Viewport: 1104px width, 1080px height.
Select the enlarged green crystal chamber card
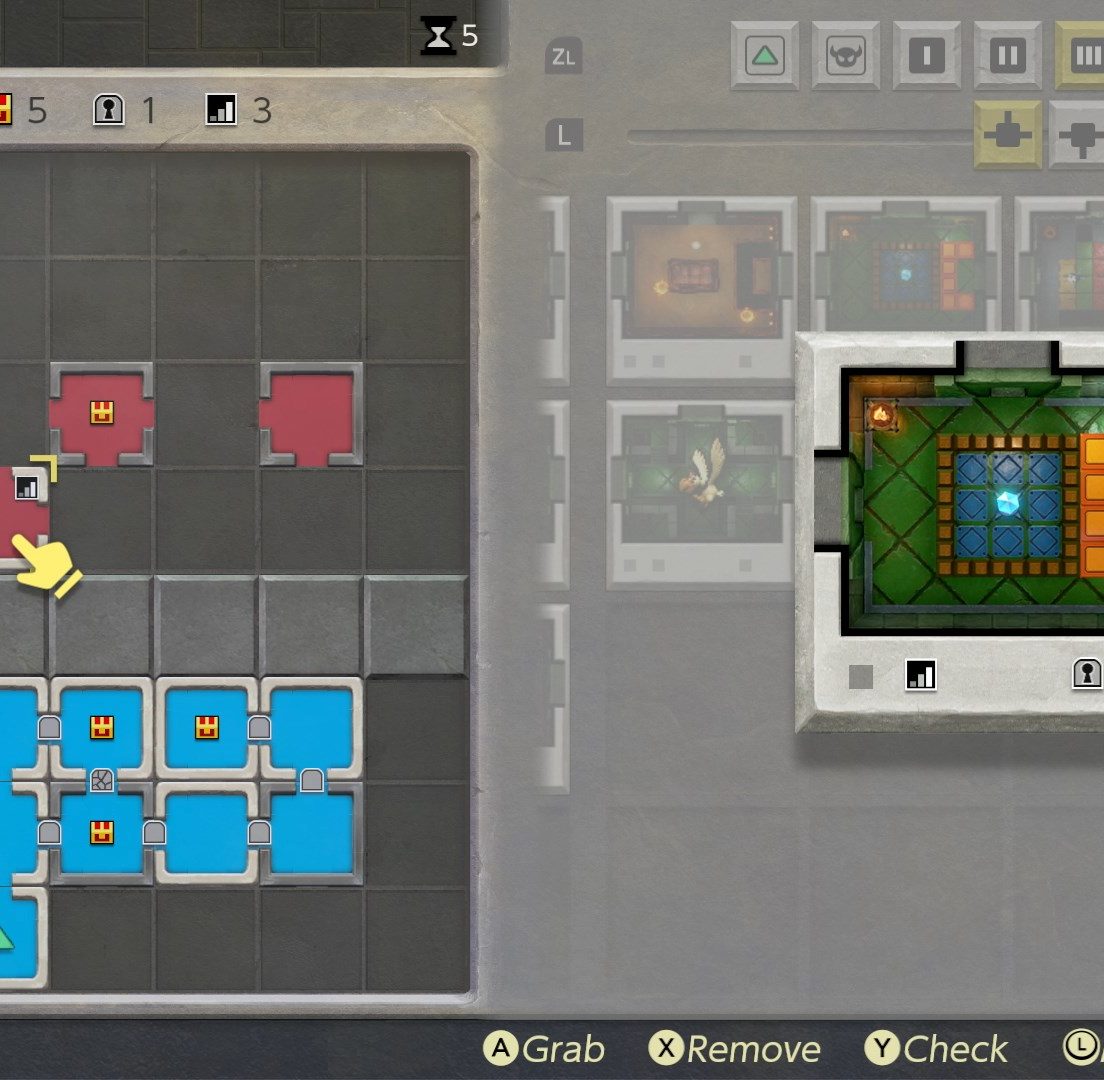coord(960,530)
